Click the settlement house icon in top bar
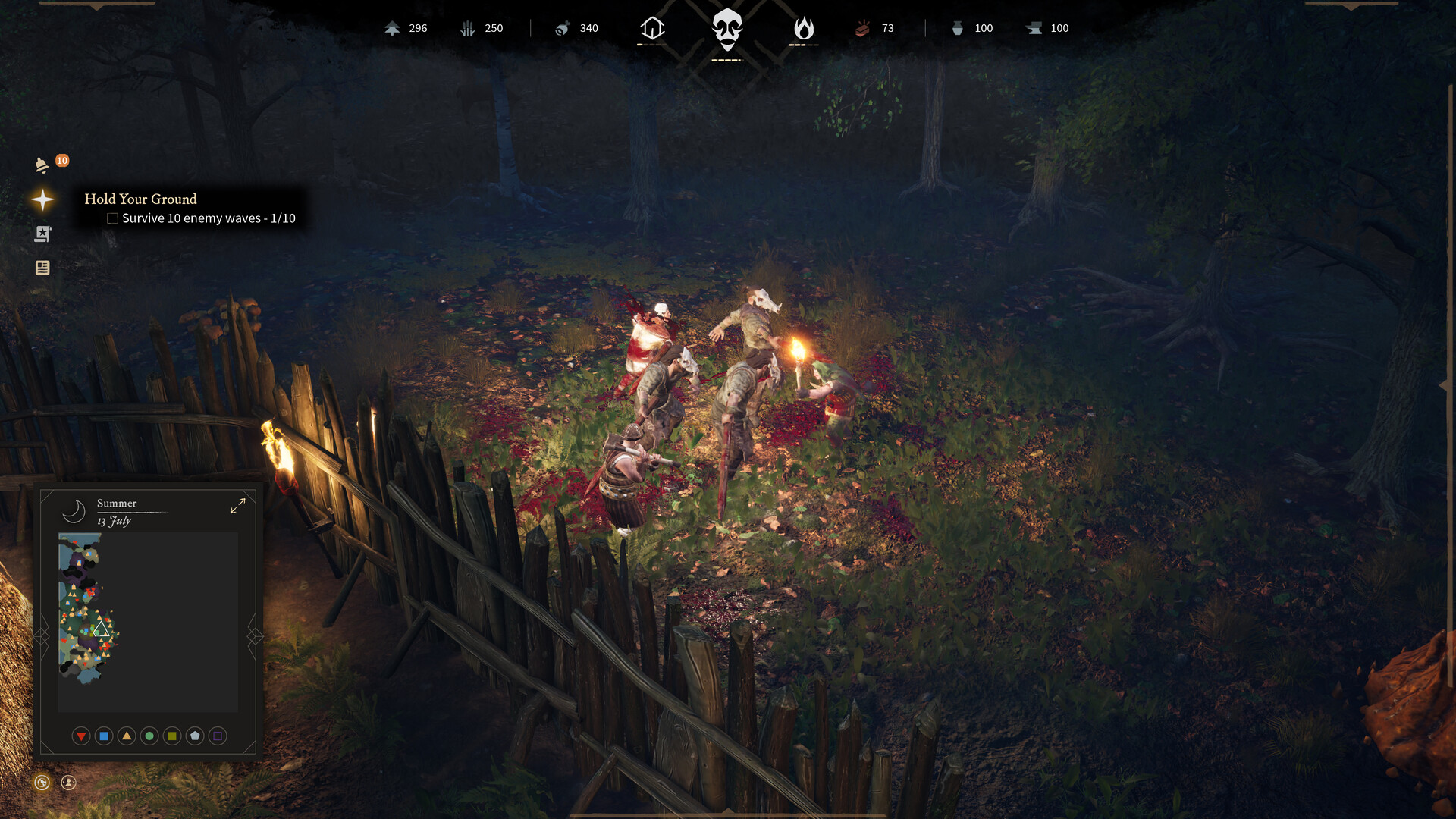1456x819 pixels. pyautogui.click(x=651, y=28)
